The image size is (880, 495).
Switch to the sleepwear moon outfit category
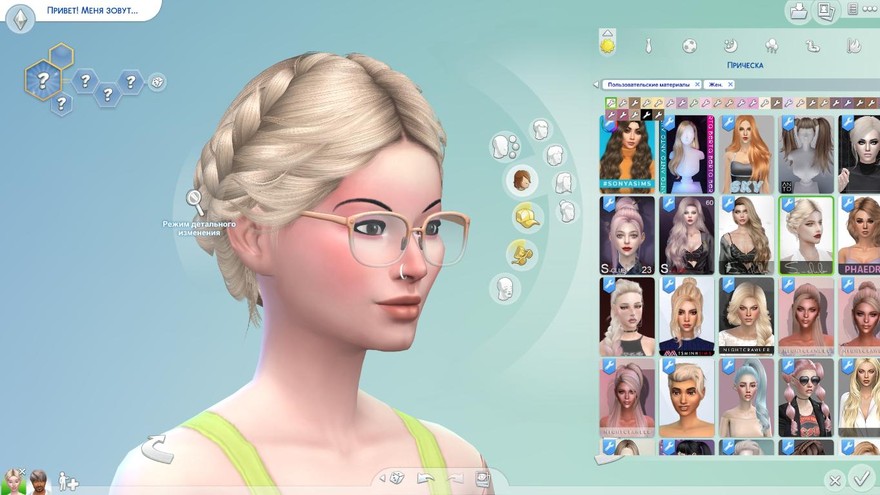pyautogui.click(x=731, y=45)
